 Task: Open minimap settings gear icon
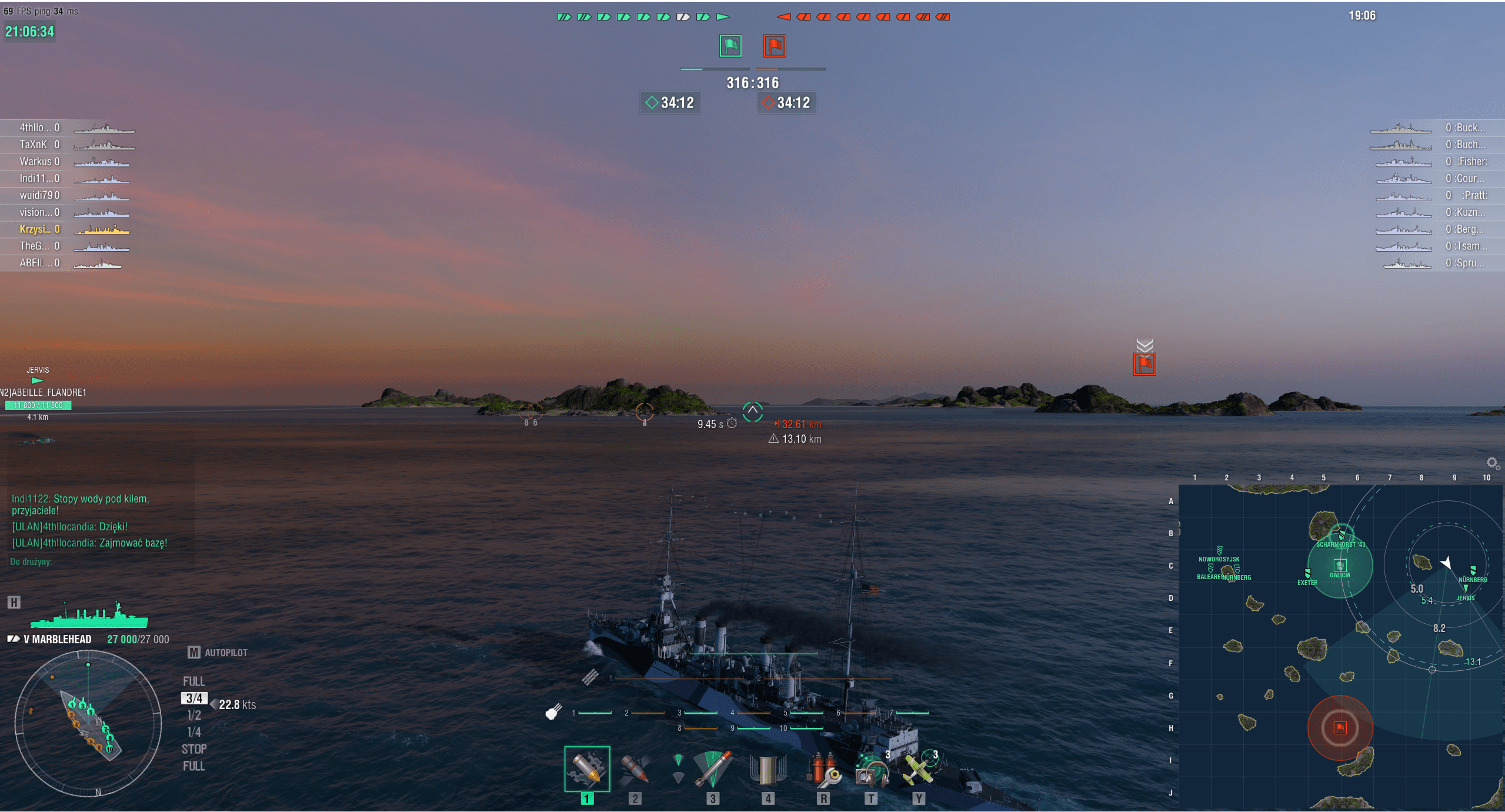(x=1492, y=463)
